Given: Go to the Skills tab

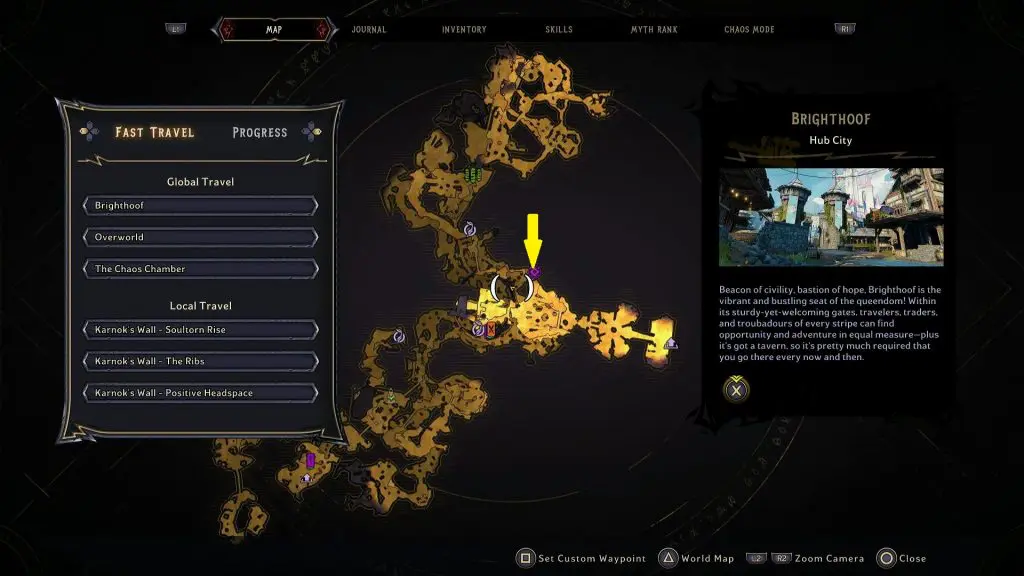Looking at the screenshot, I should click(x=559, y=30).
